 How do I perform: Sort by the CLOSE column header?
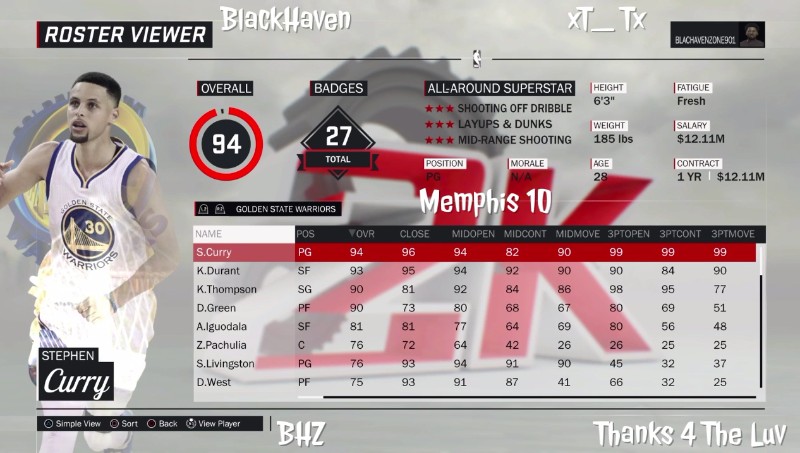pos(415,234)
